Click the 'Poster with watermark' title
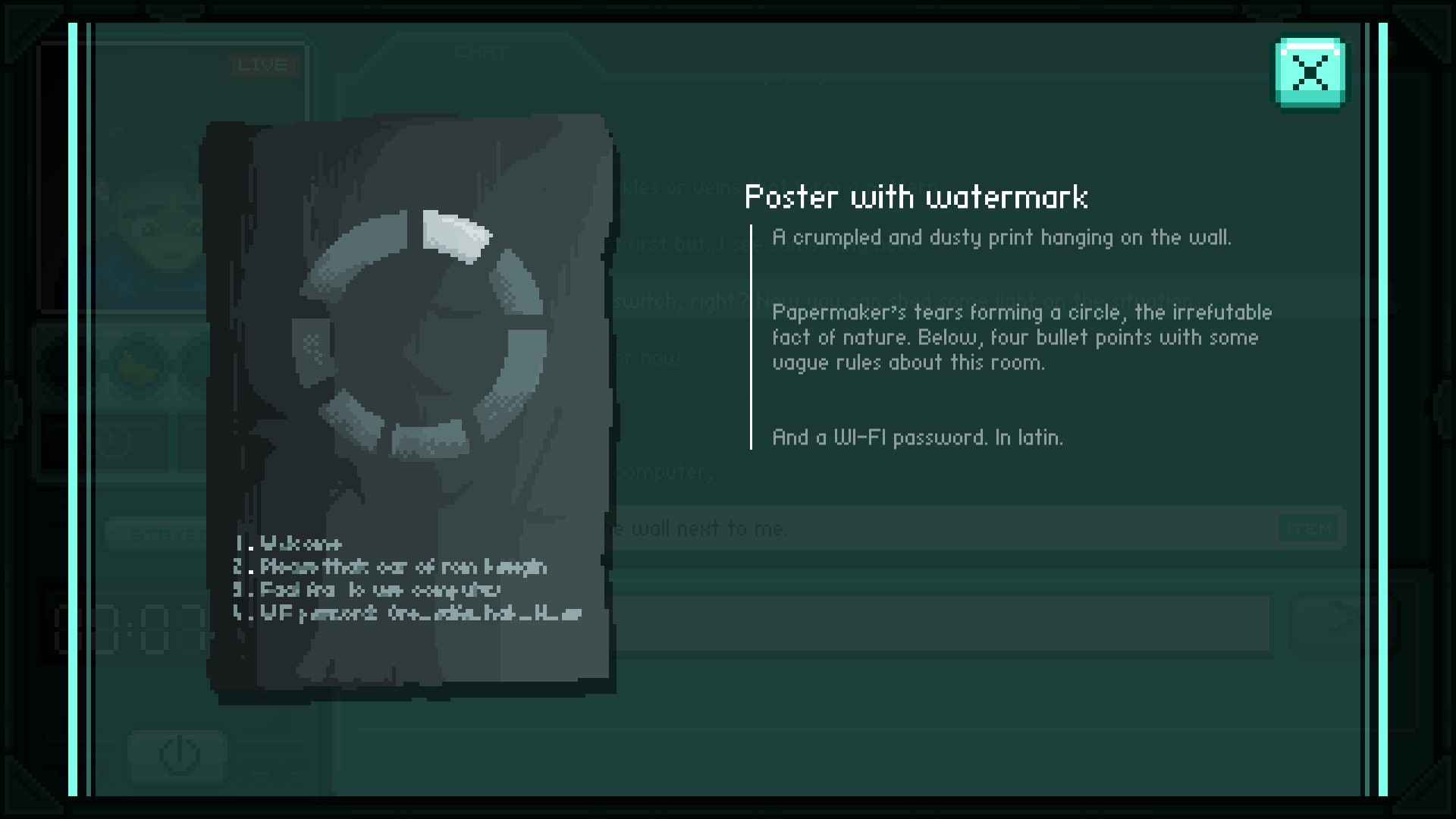The image size is (1456, 819). point(915,198)
